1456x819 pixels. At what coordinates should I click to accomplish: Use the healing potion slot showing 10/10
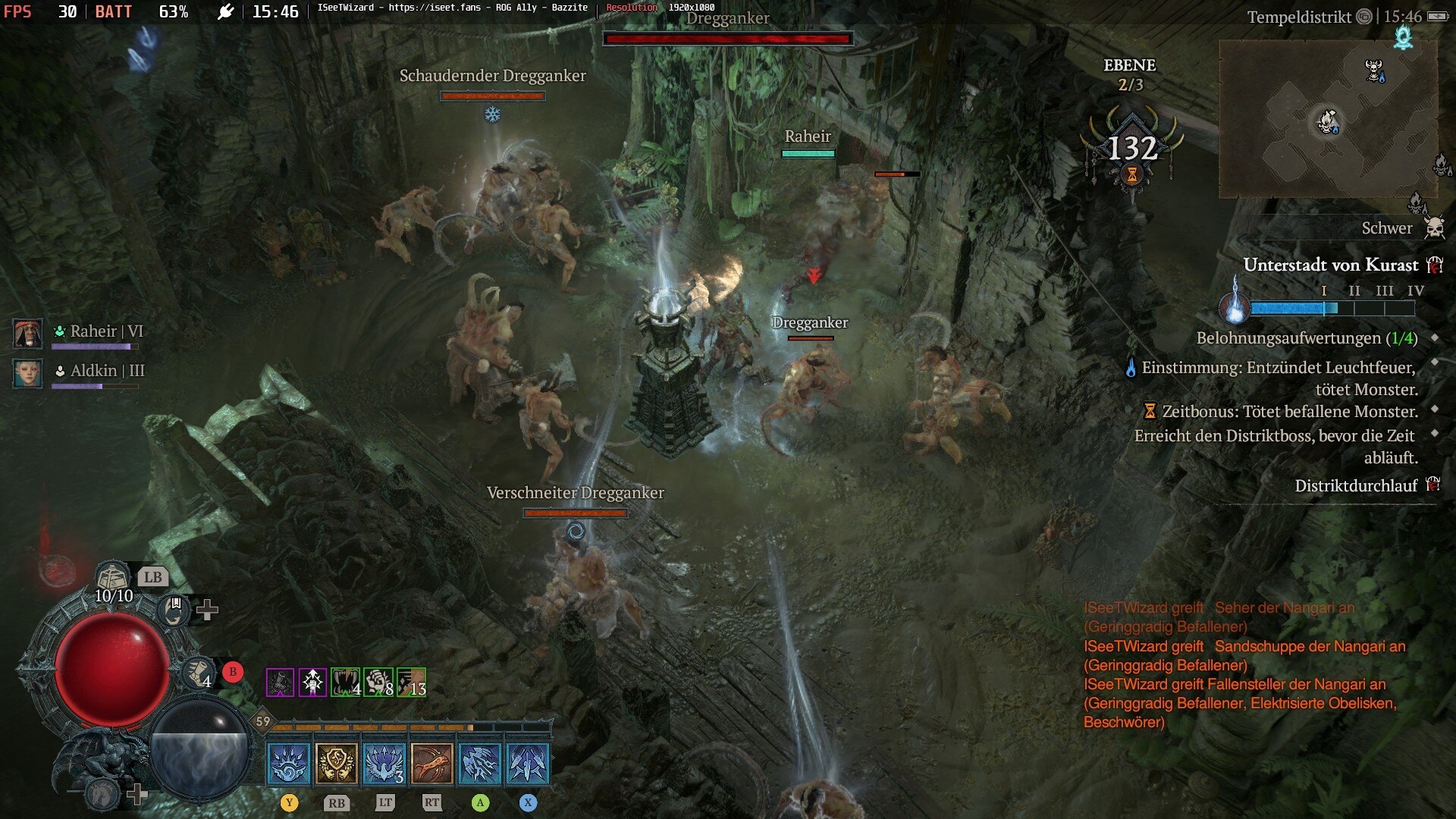(113, 579)
